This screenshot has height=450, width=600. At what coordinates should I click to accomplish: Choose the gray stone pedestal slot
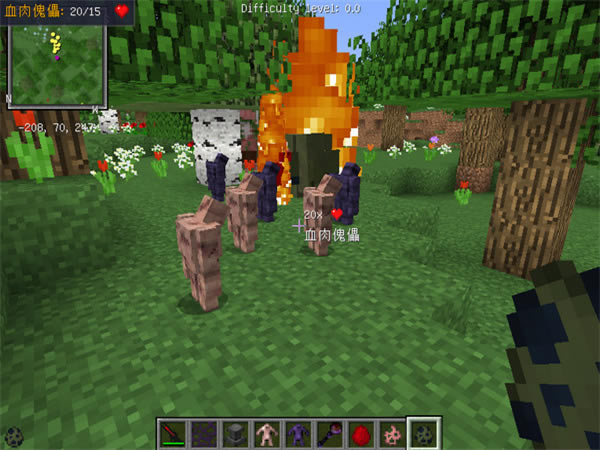pos(236,434)
